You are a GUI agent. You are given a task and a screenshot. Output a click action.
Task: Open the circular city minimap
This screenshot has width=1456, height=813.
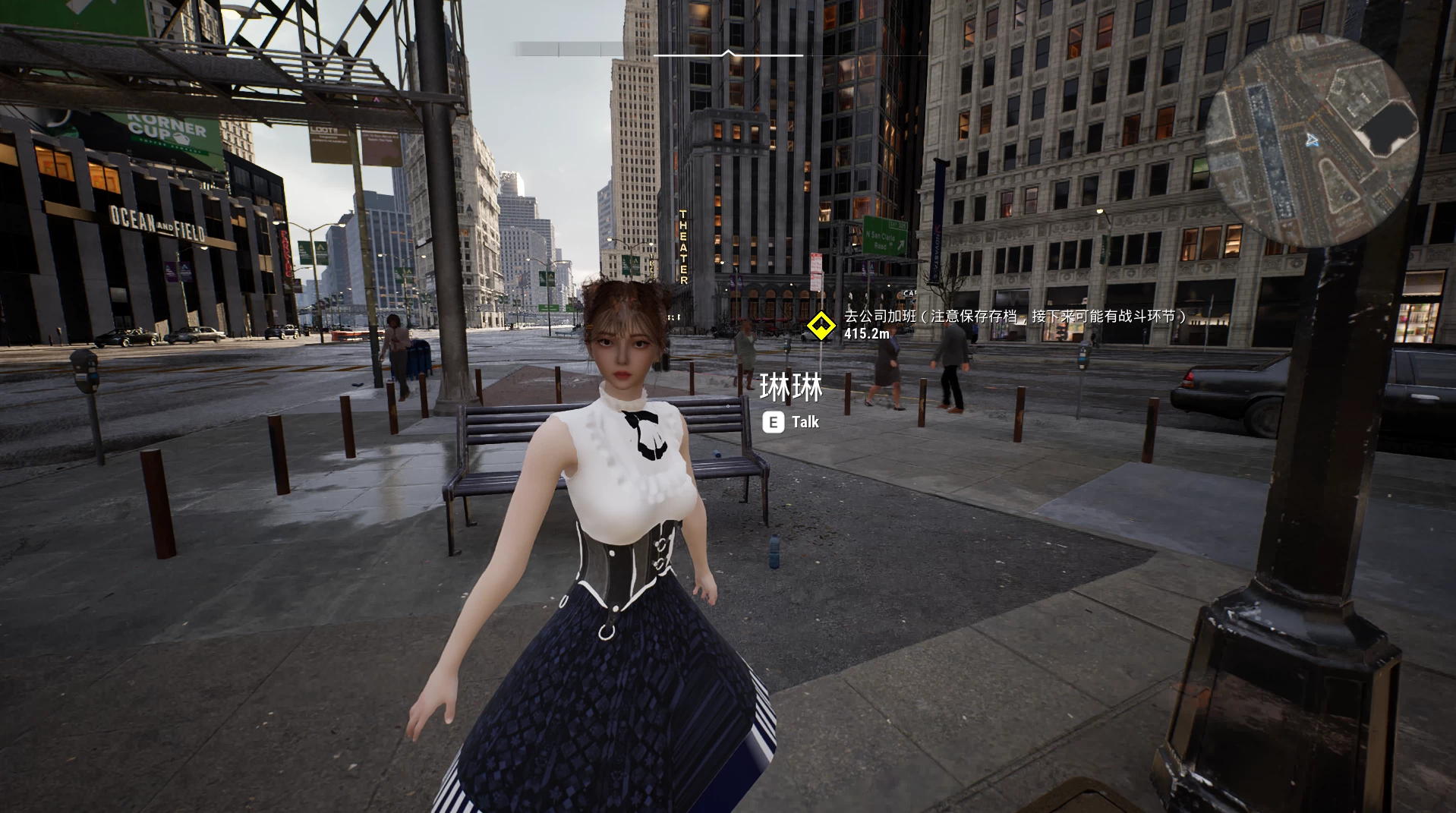pyautogui.click(x=1313, y=140)
